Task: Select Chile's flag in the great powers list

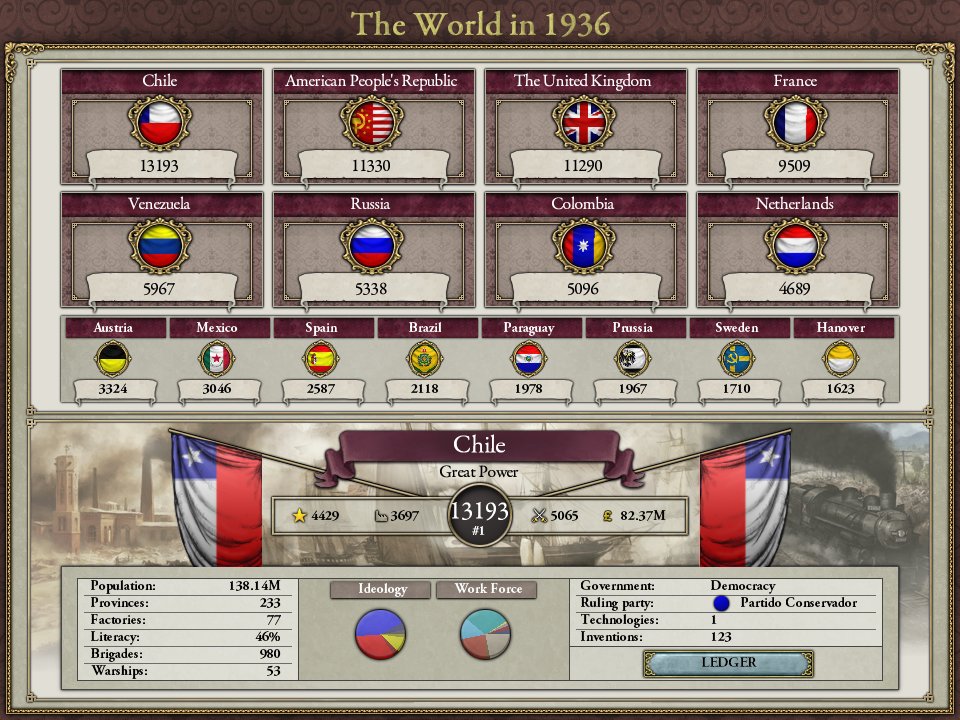Action: point(160,123)
